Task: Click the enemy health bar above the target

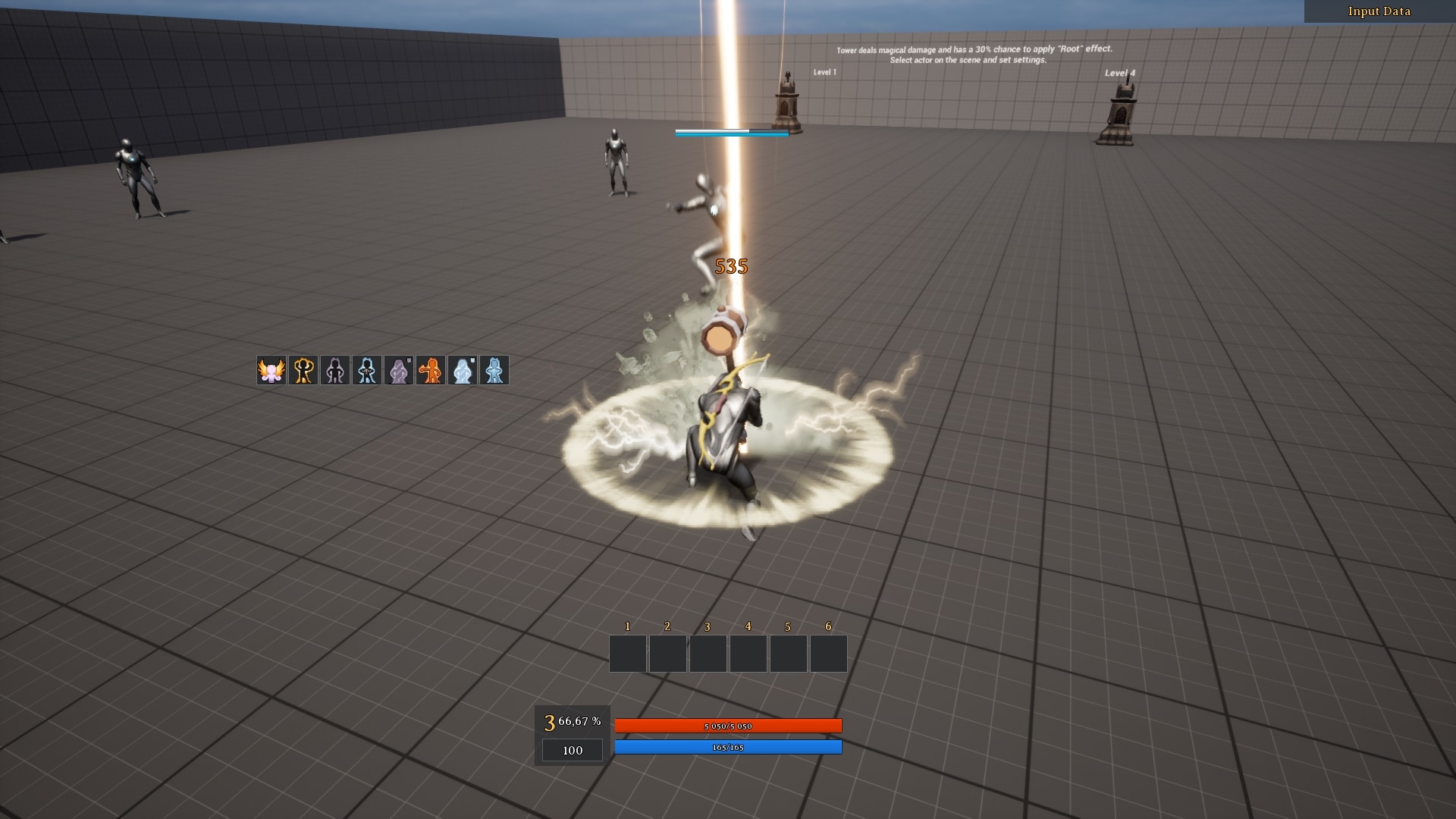Action: [730, 131]
